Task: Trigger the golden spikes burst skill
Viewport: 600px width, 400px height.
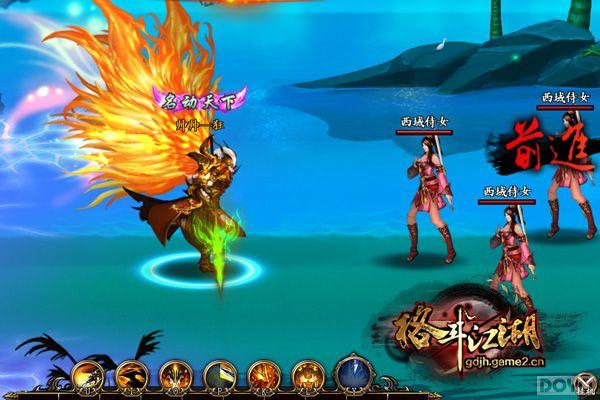Action: pyautogui.click(x=173, y=375)
